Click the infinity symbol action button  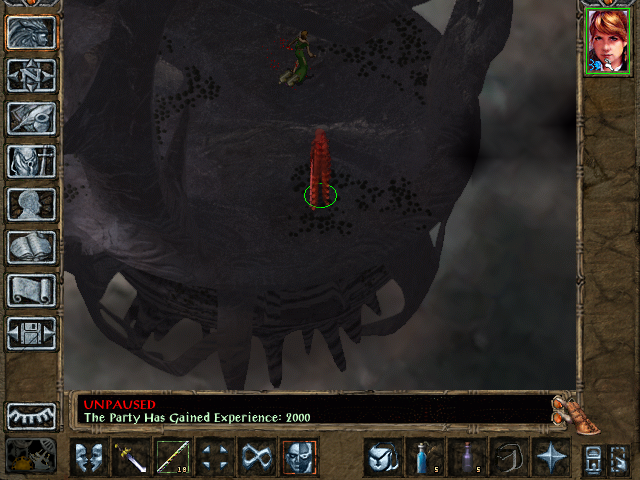tap(257, 458)
